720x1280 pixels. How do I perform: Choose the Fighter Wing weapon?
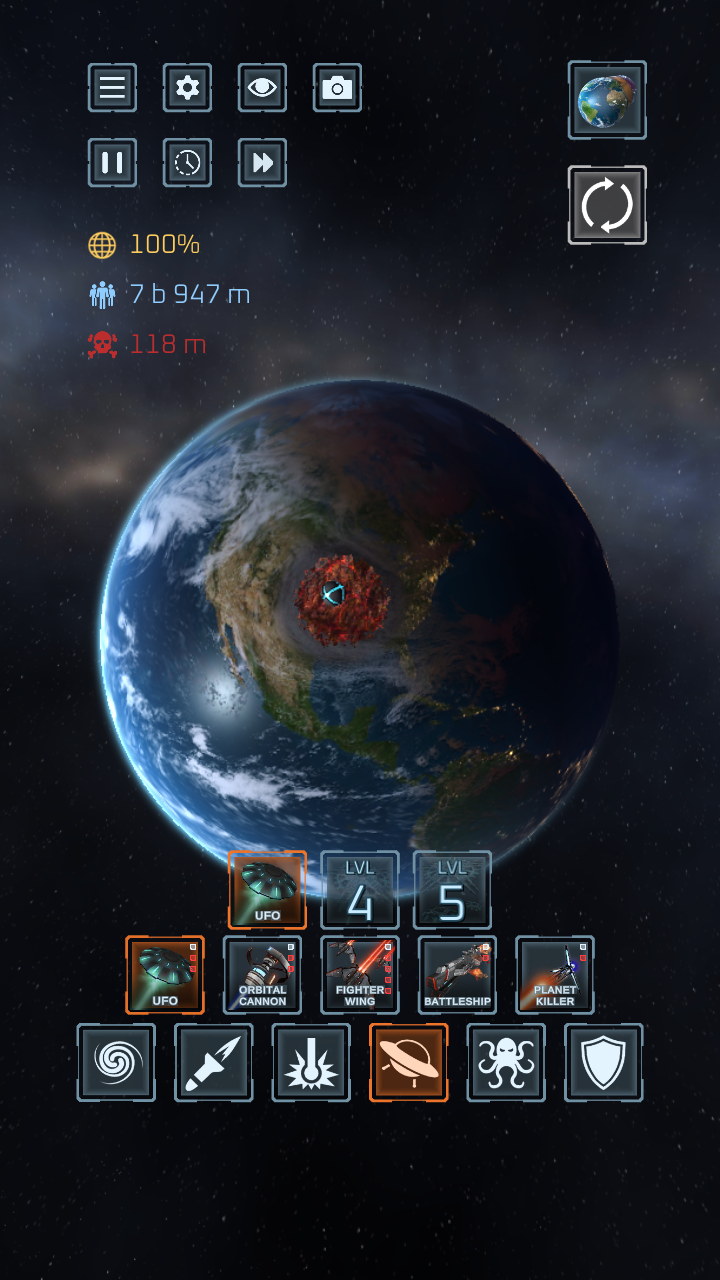pos(360,975)
